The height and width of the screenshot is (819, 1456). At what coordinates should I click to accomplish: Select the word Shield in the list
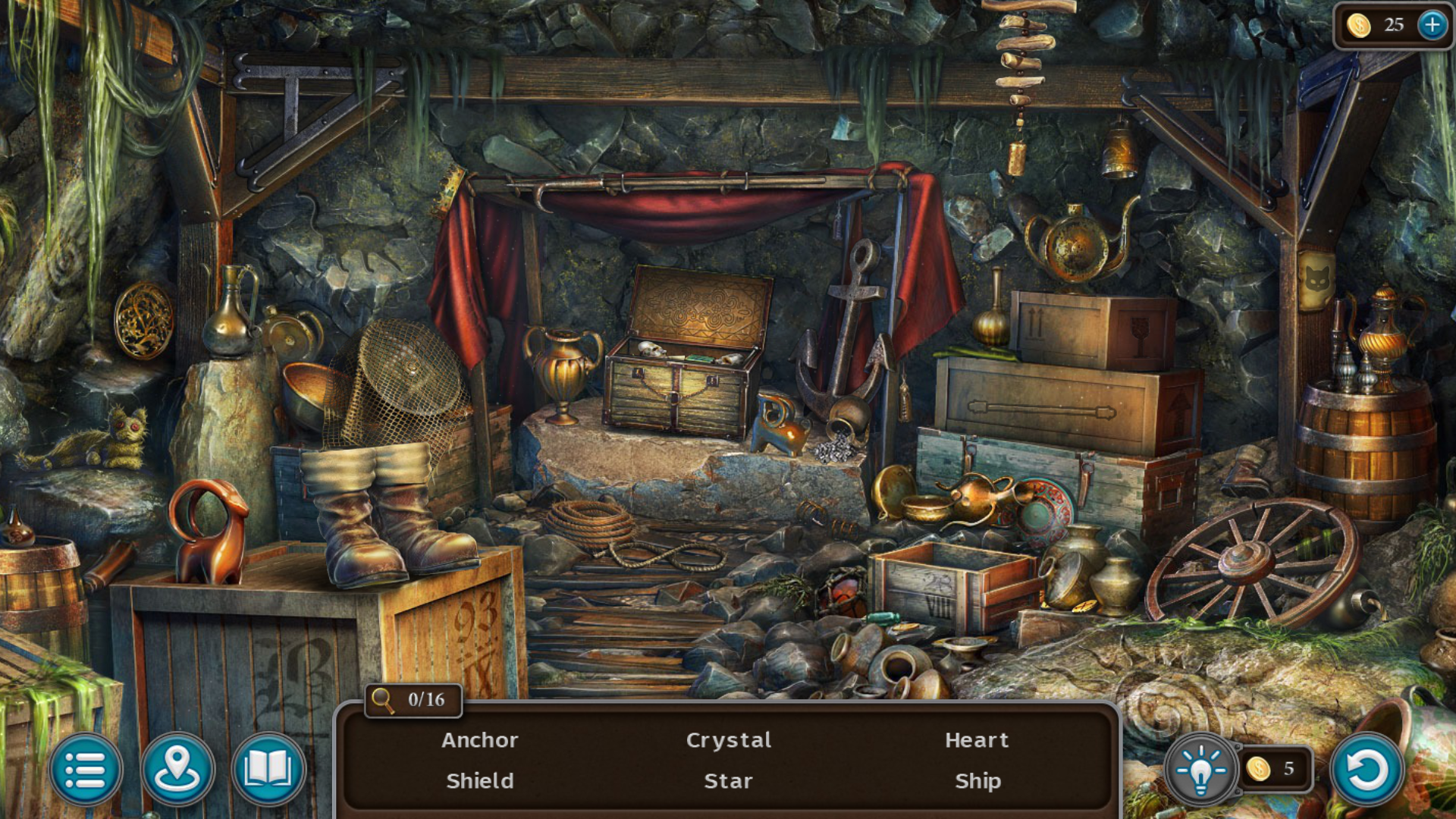(x=480, y=782)
